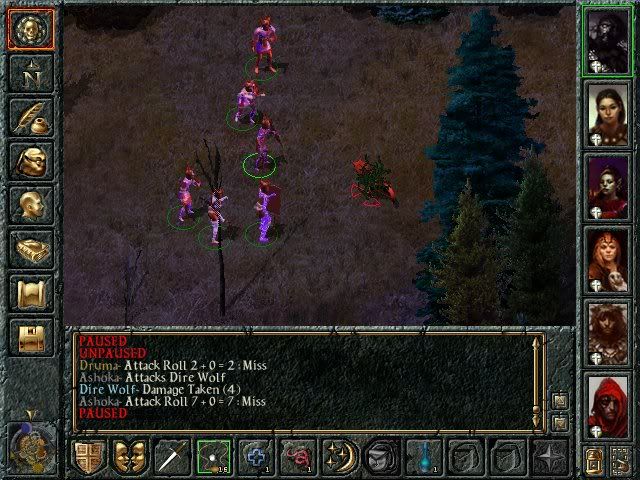
Task: Select the green-highlighted sling bullet slot
Action: 214,457
